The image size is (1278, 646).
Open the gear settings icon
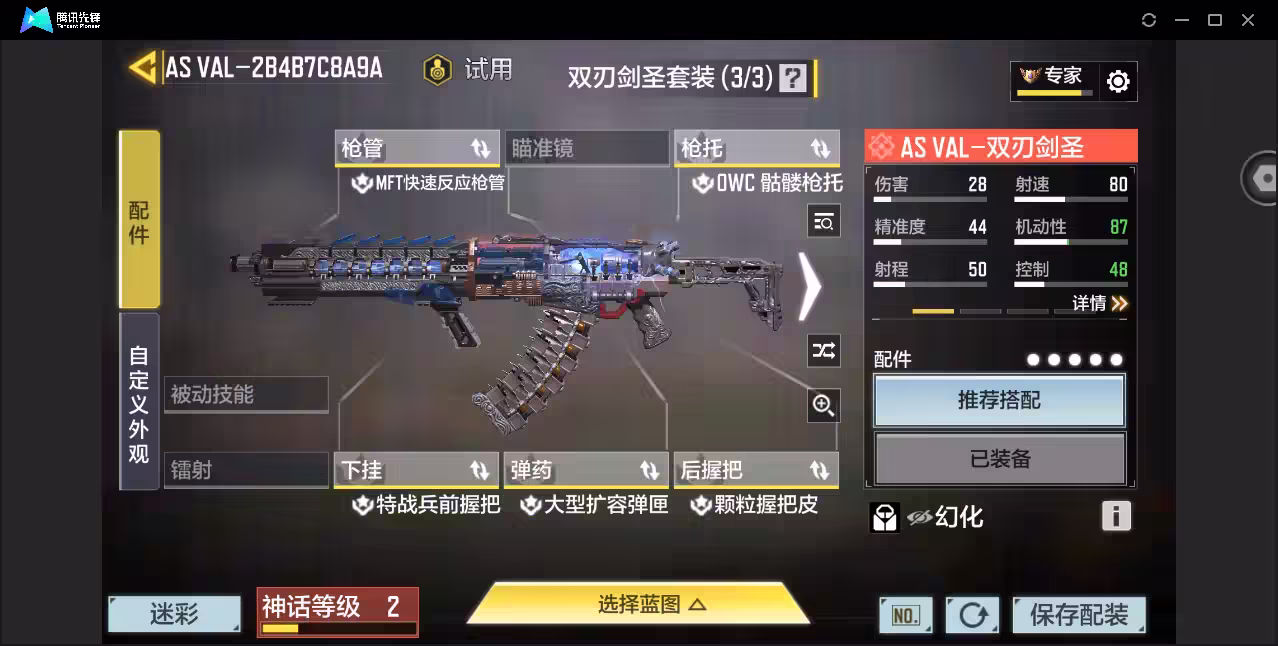pyautogui.click(x=1118, y=82)
